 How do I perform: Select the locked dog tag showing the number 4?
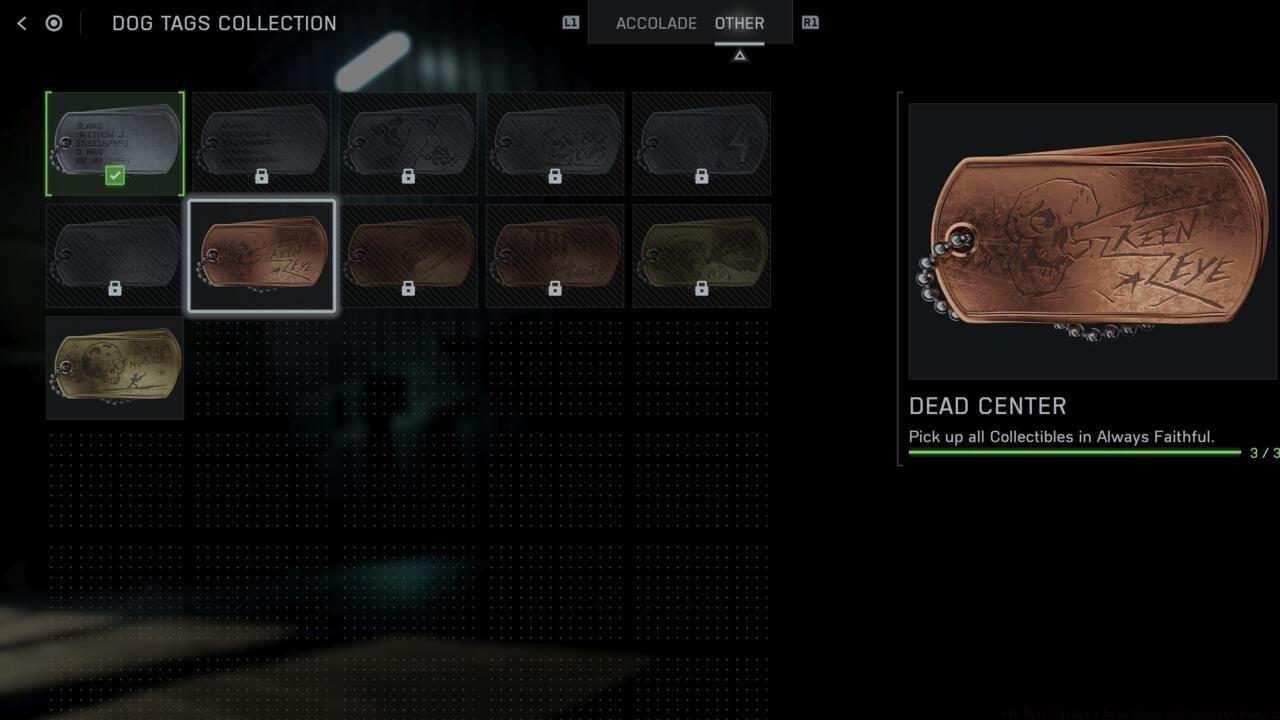[x=701, y=143]
